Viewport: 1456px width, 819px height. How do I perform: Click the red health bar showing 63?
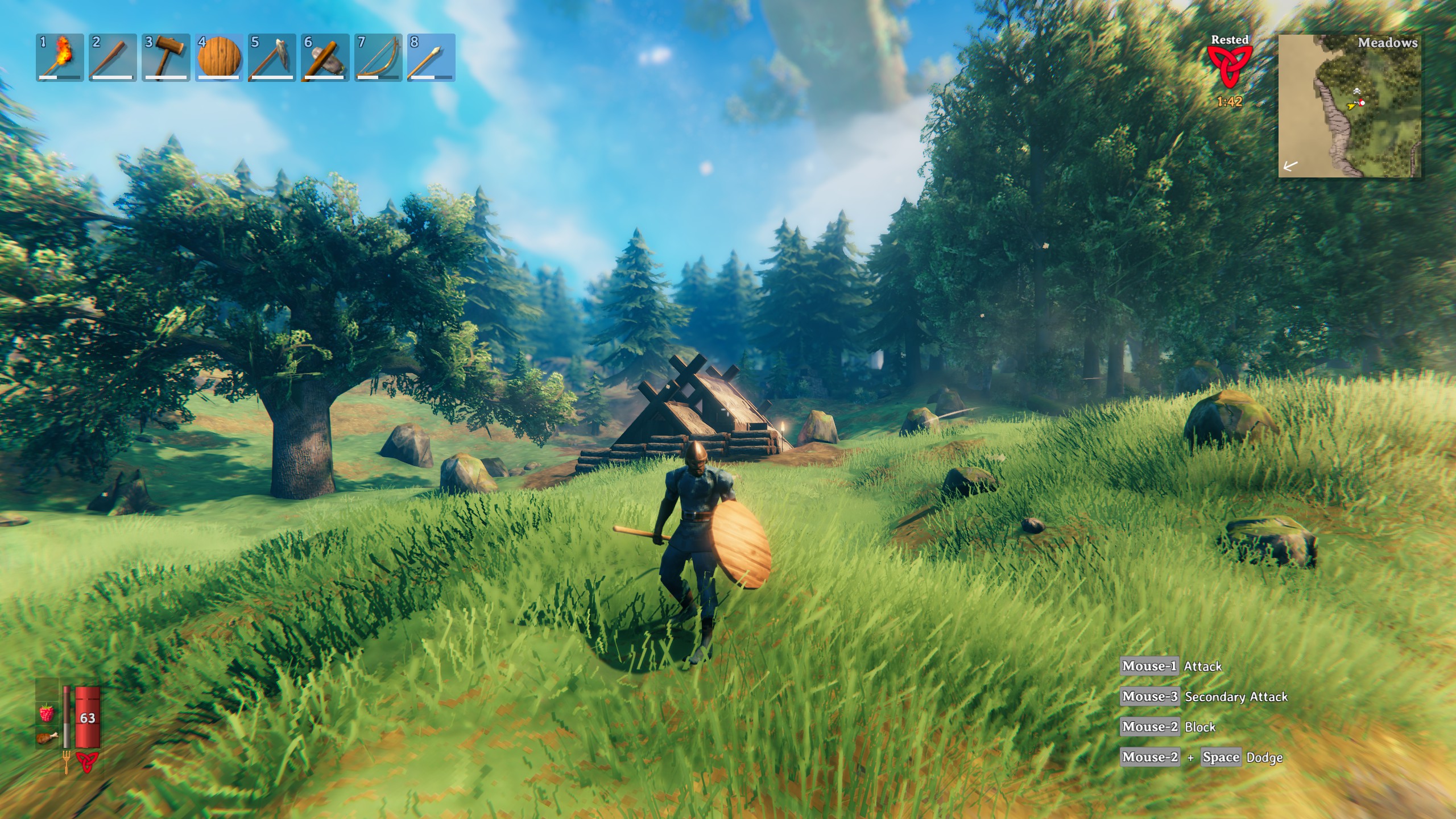88,718
